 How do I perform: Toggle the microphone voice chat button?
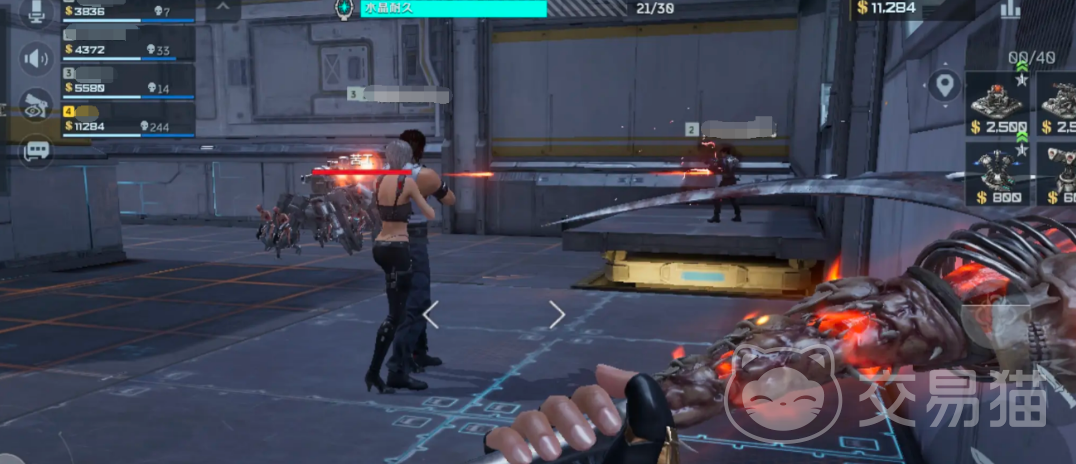(38, 11)
